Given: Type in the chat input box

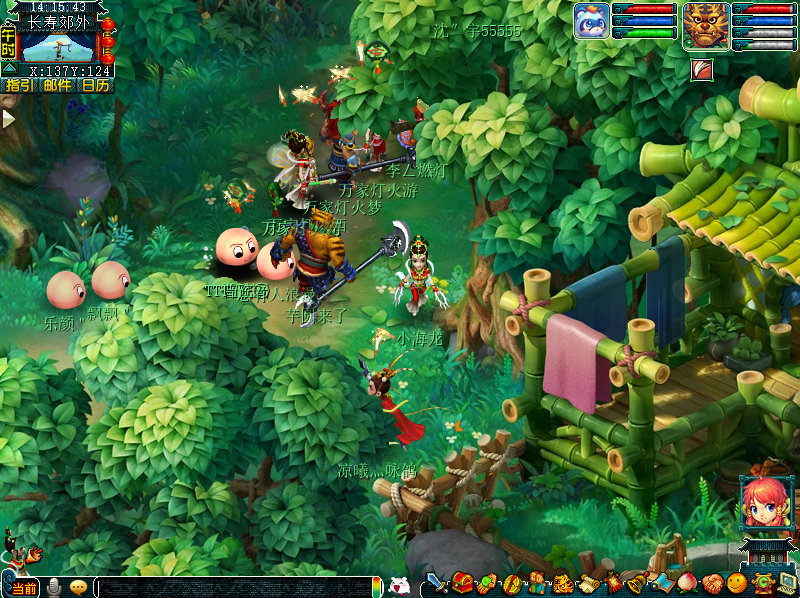Looking at the screenshot, I should [x=238, y=588].
